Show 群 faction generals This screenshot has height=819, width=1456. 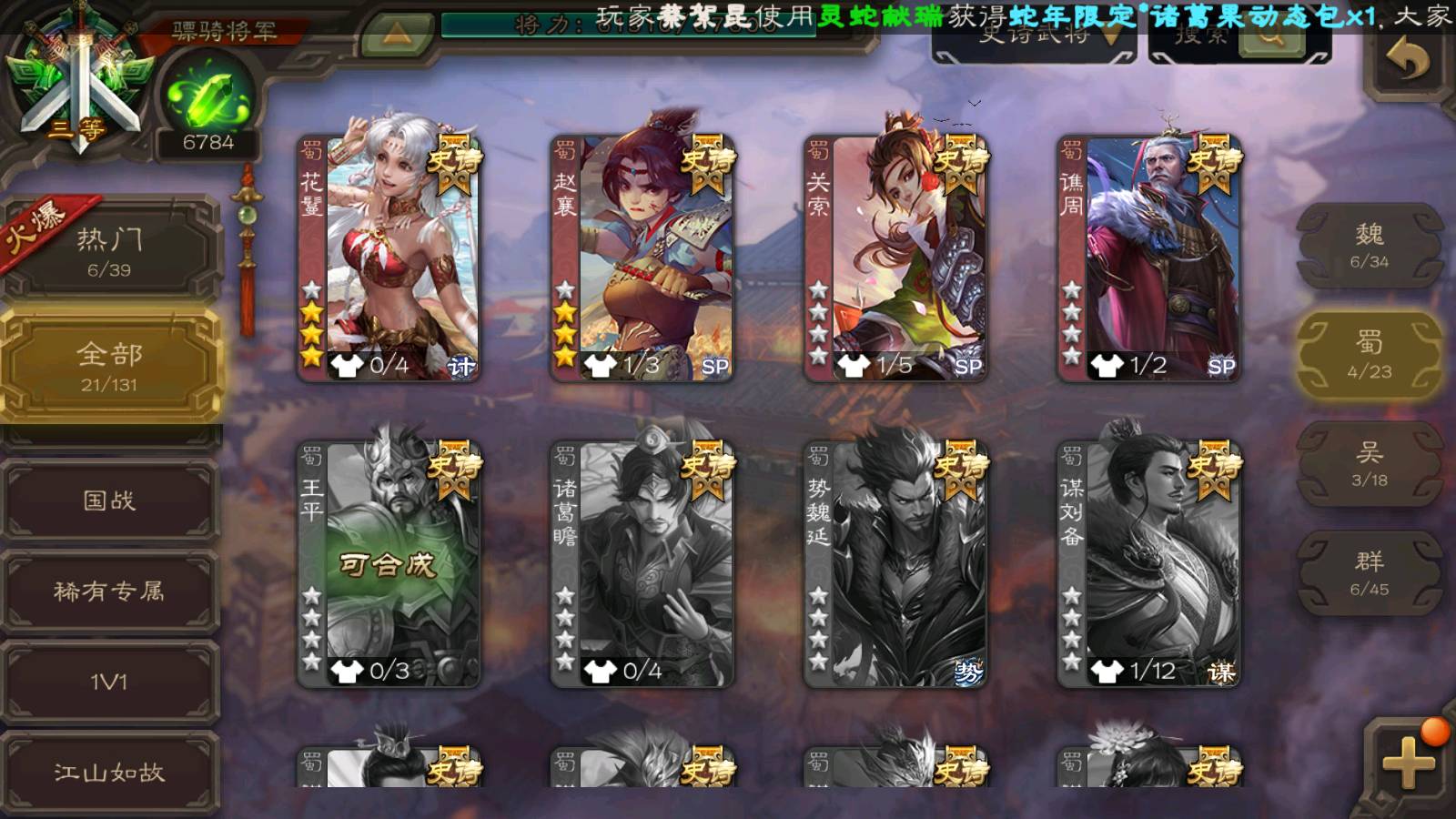[x=1369, y=573]
